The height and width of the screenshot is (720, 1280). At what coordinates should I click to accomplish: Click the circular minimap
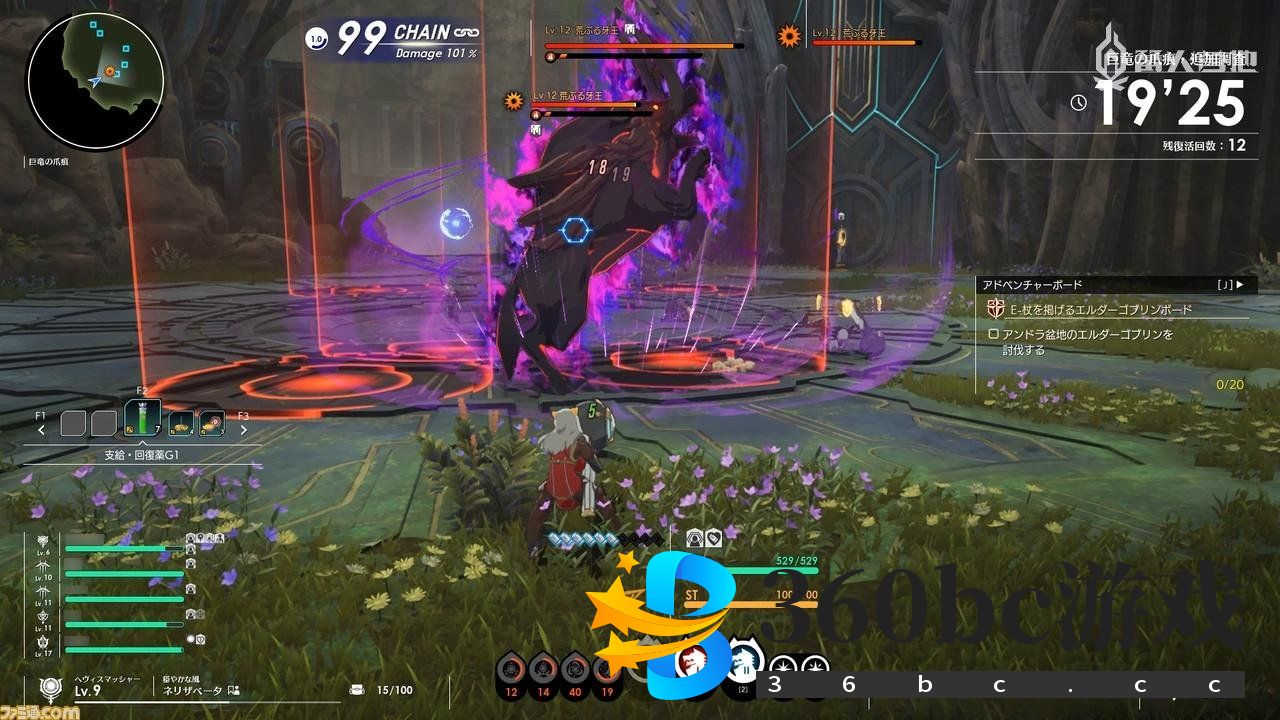96,81
